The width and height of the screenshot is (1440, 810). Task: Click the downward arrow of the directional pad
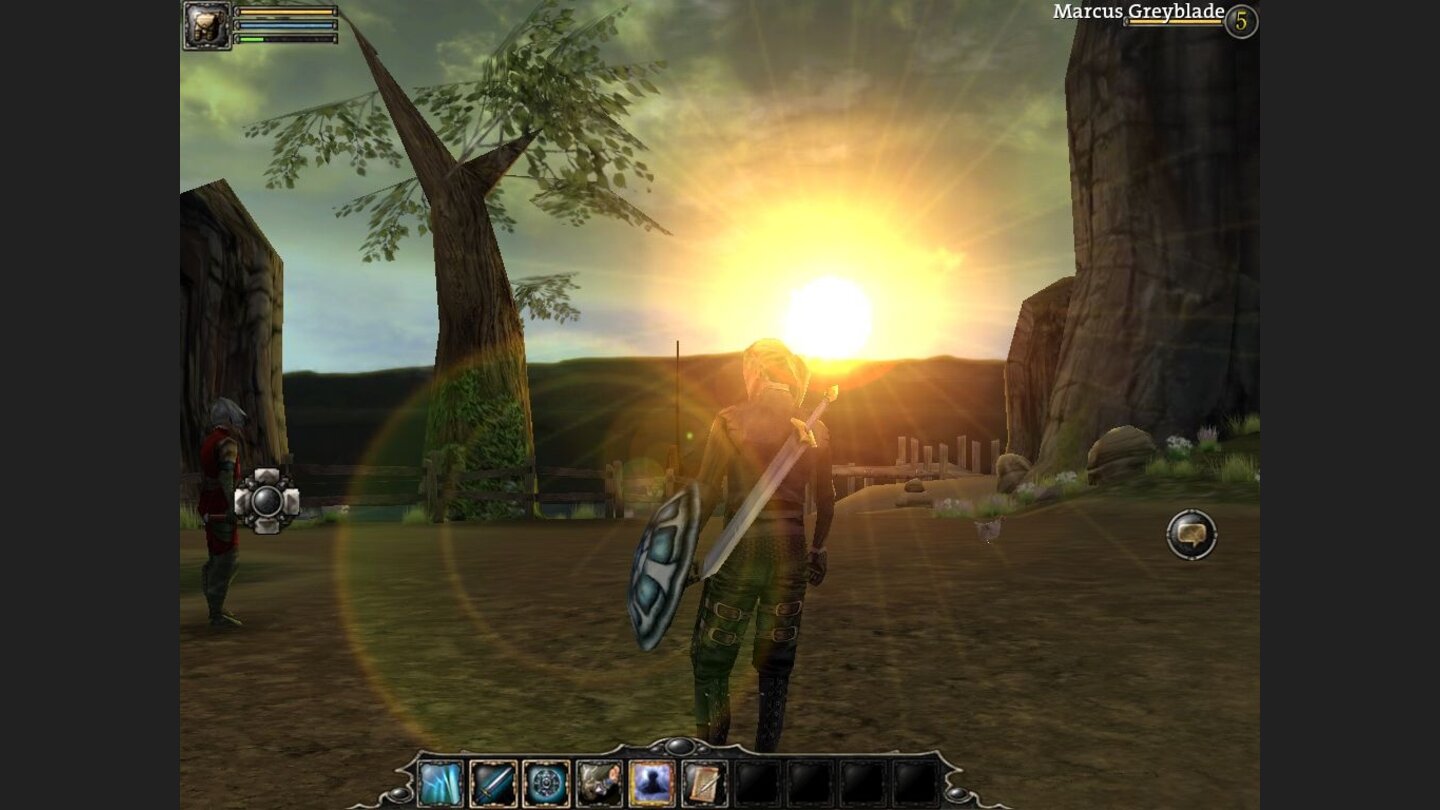pos(265,526)
